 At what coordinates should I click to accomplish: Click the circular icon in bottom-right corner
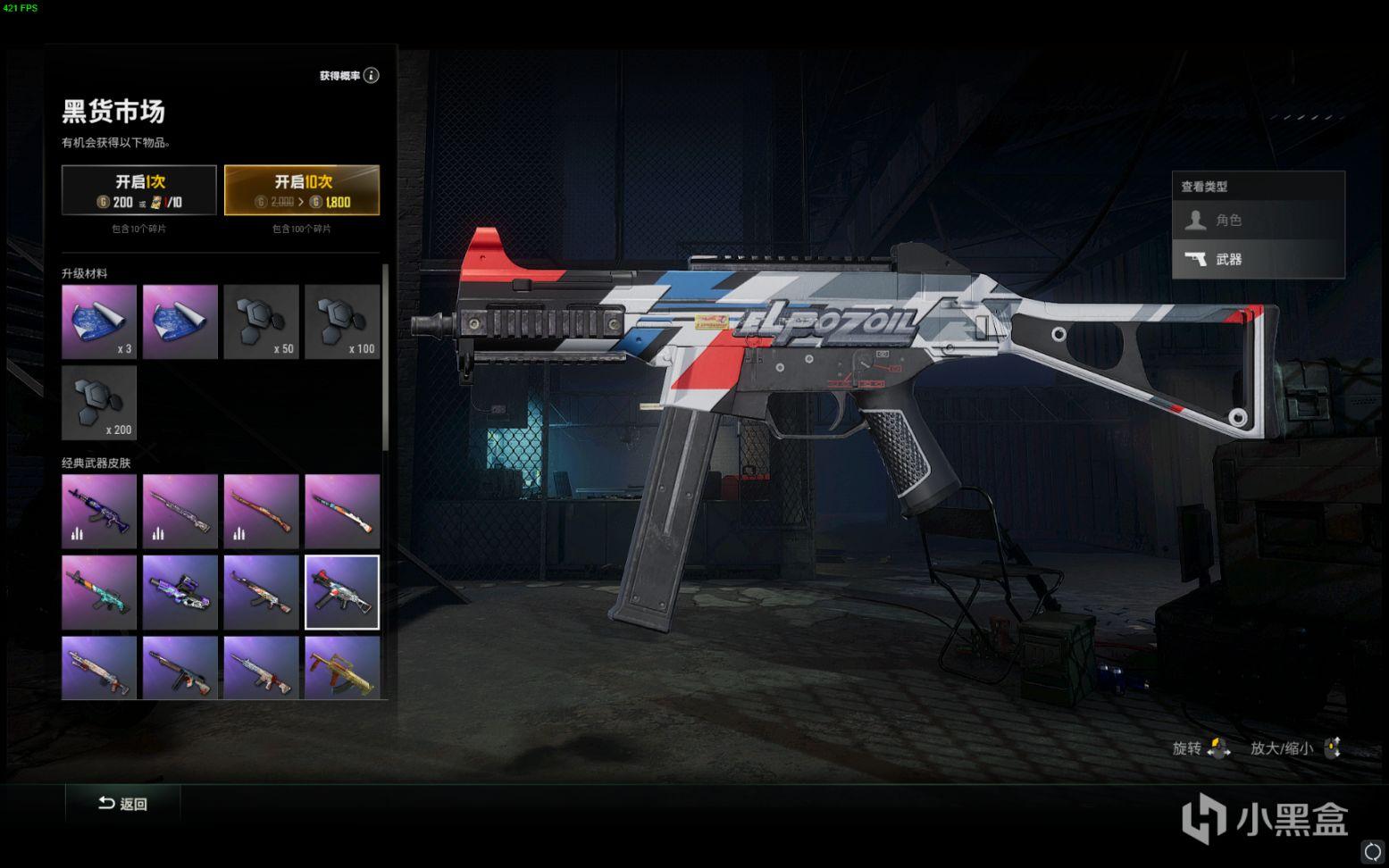tap(1372, 850)
